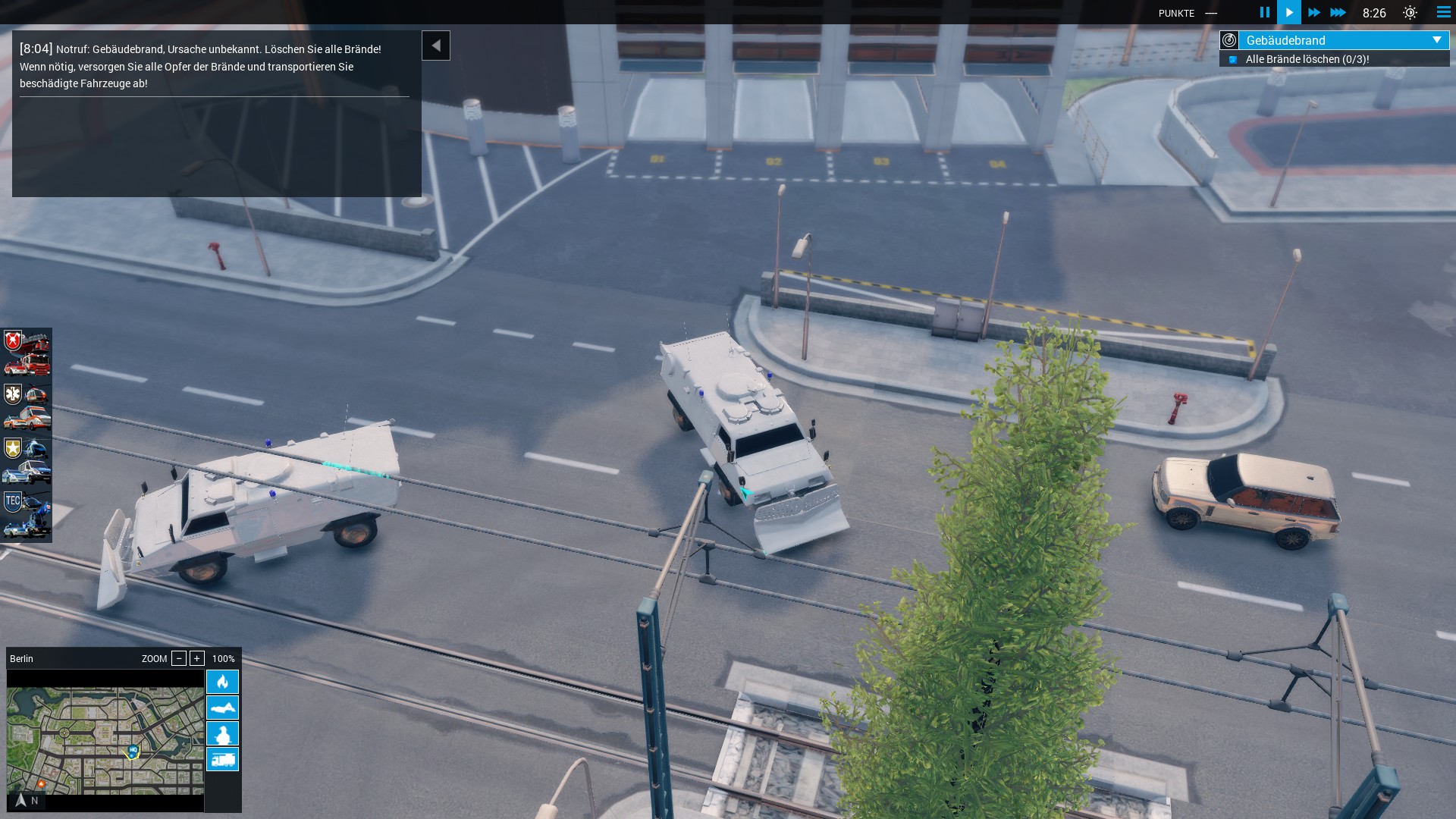The width and height of the screenshot is (1456, 819).
Task: Collapse the Gebäudebrand objective dropdown
Action: (x=1436, y=40)
